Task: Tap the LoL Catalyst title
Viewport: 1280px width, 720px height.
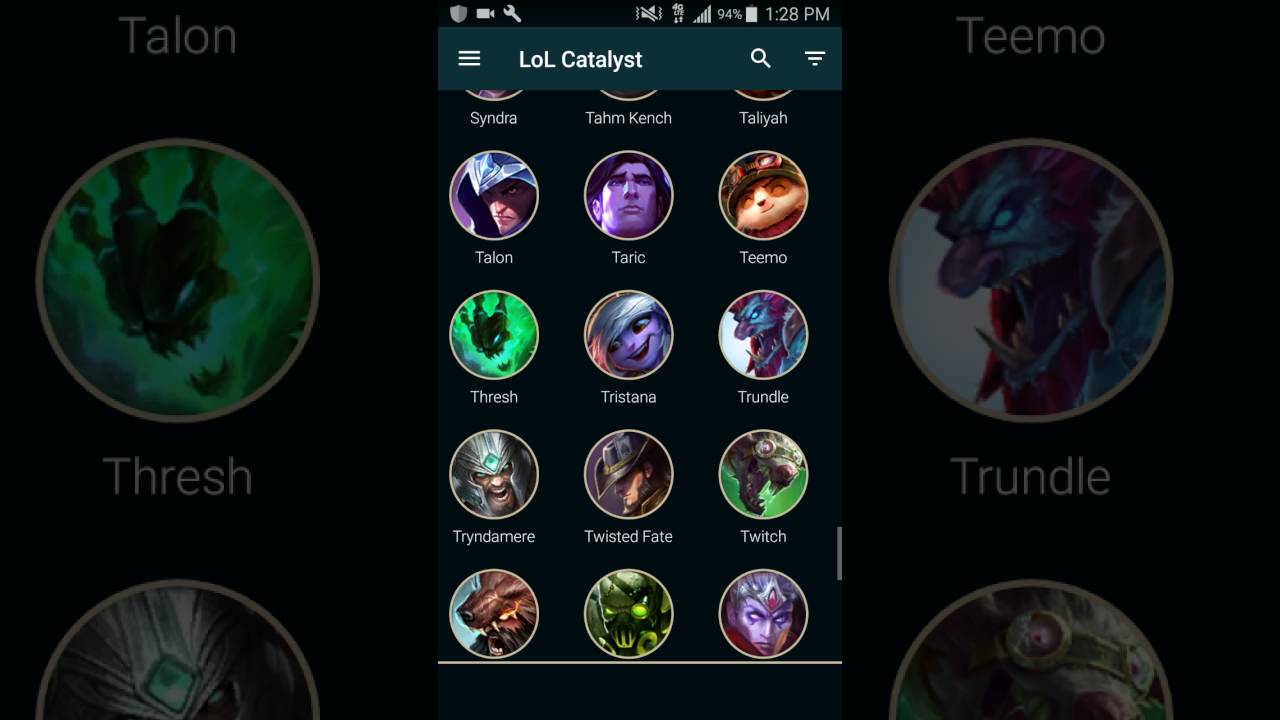Action: click(580, 59)
